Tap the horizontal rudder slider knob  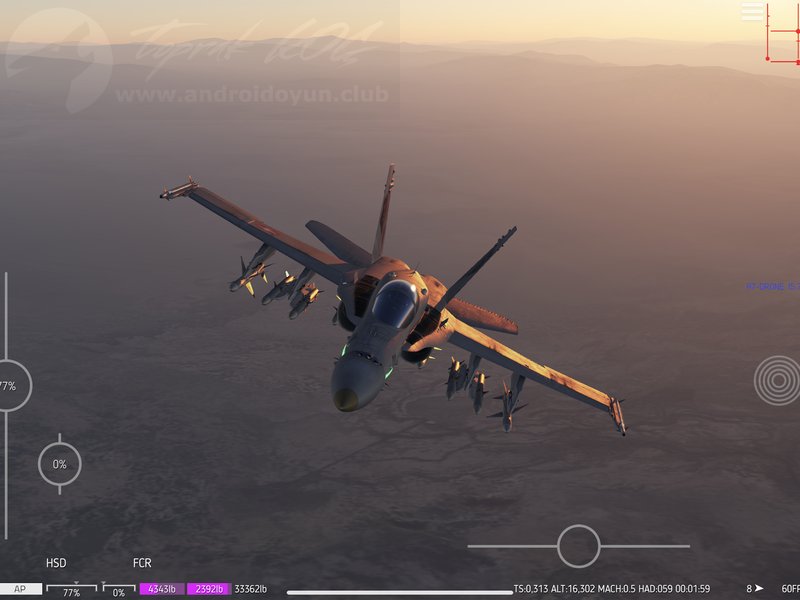click(x=578, y=546)
